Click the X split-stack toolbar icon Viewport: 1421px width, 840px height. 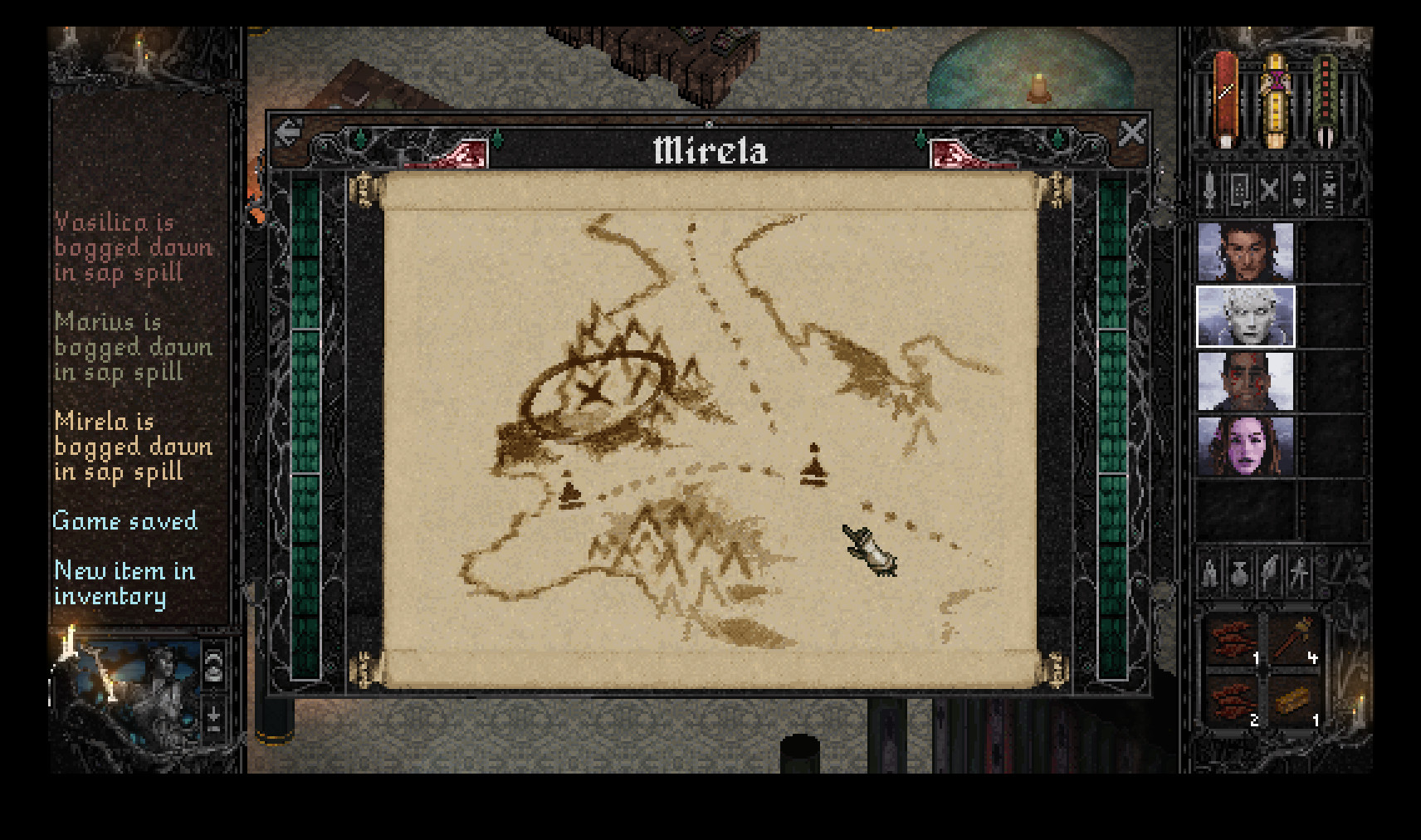[1268, 188]
